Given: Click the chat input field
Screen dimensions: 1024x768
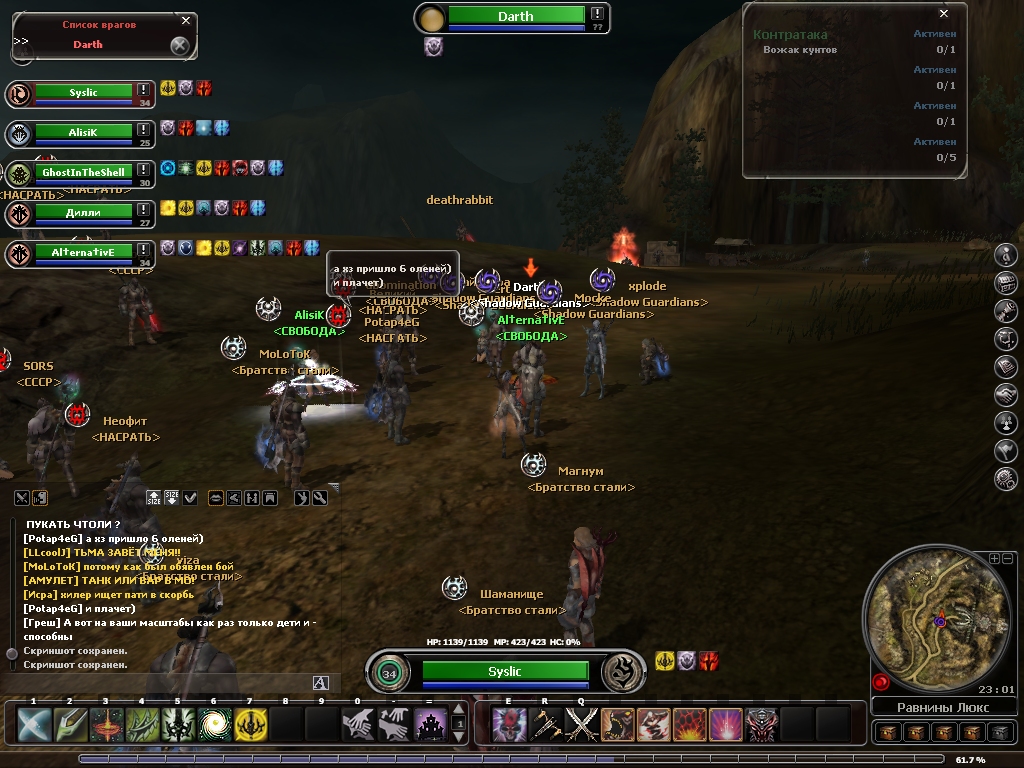Looking at the screenshot, I should 160,683.
